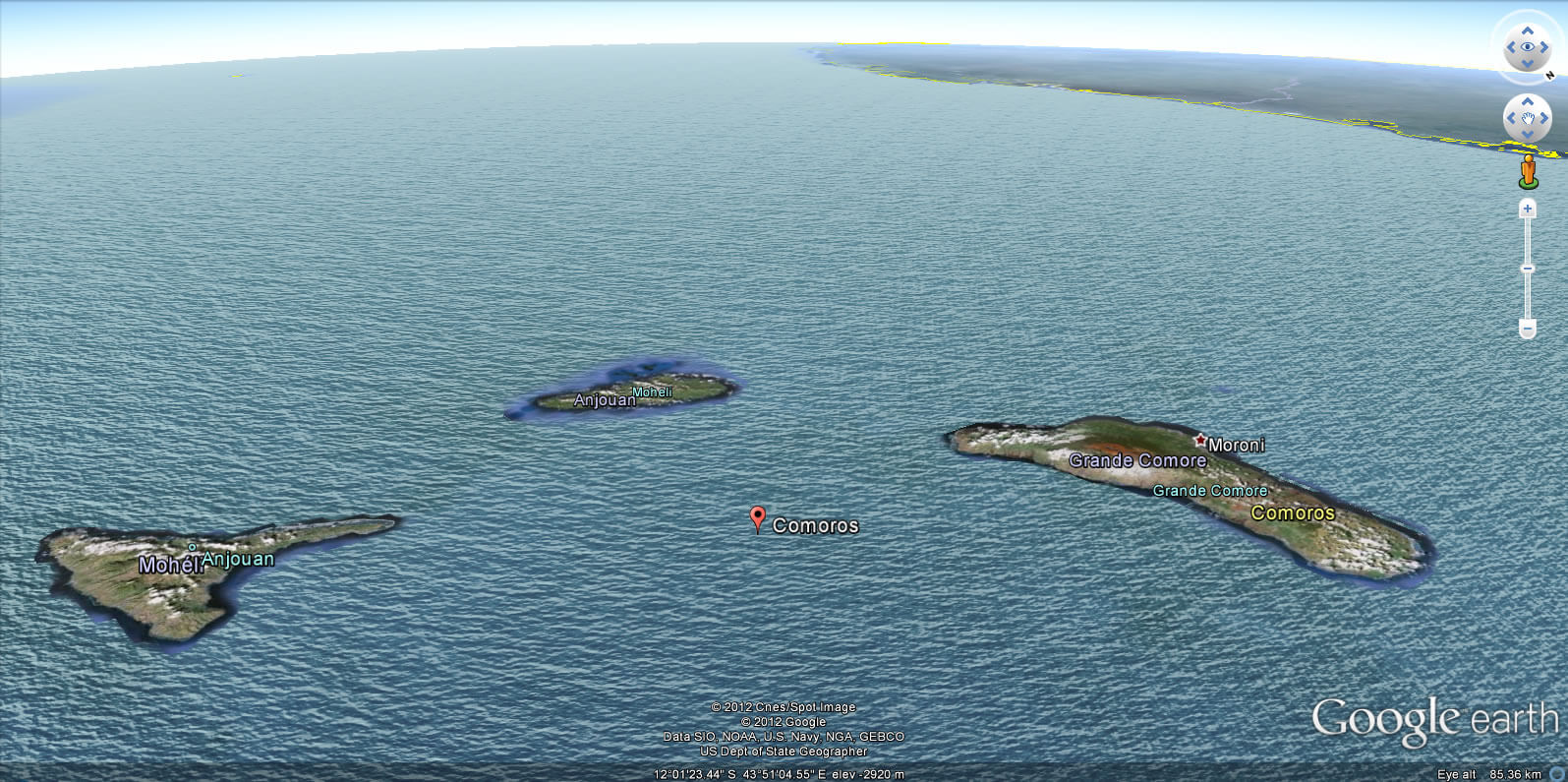Pan down using the hand joystick arrow
Image resolution: width=1568 pixels, height=782 pixels.
[1527, 135]
